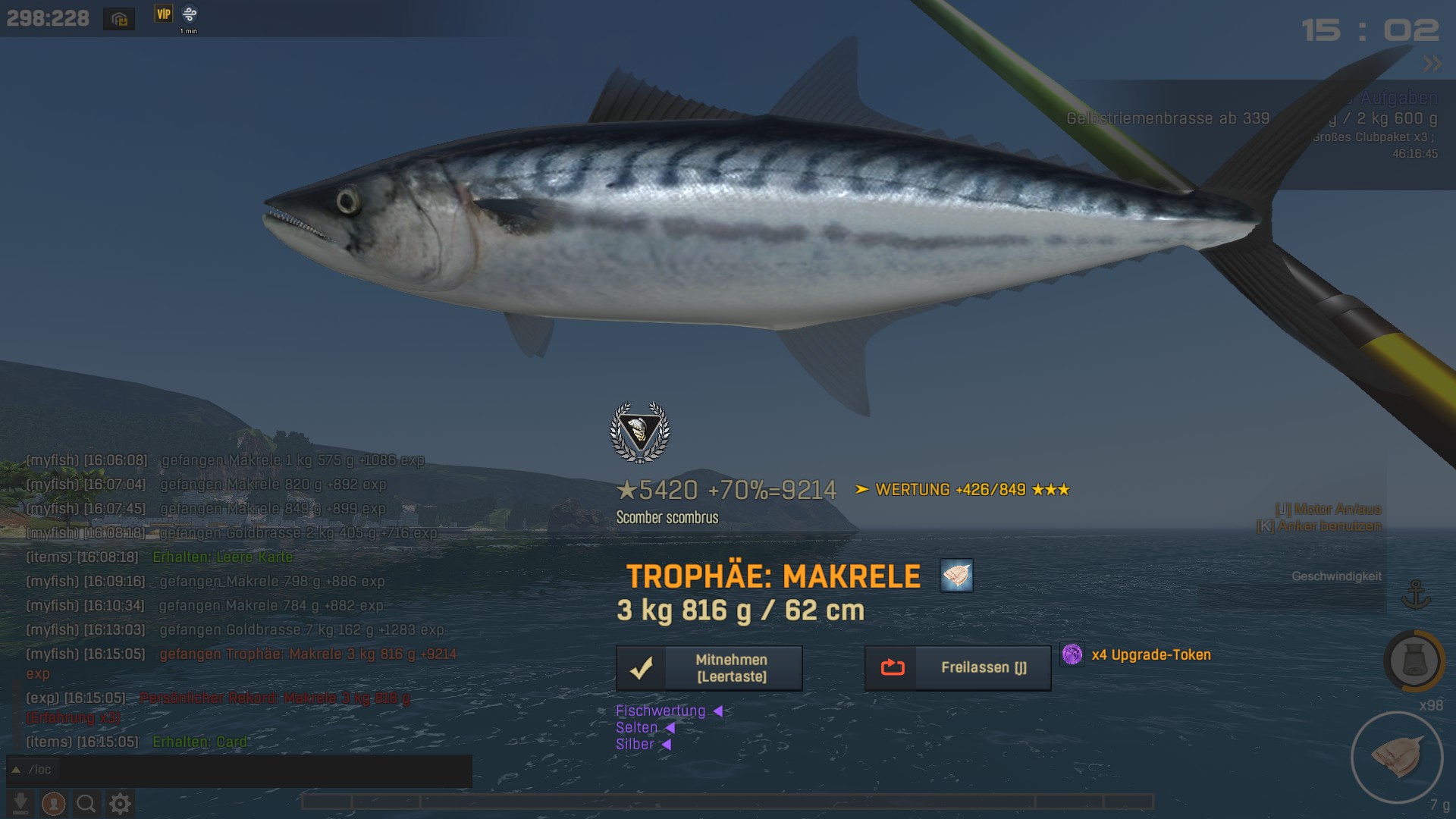The height and width of the screenshot is (819, 1456).
Task: Open the settings gear menu
Action: point(120,803)
